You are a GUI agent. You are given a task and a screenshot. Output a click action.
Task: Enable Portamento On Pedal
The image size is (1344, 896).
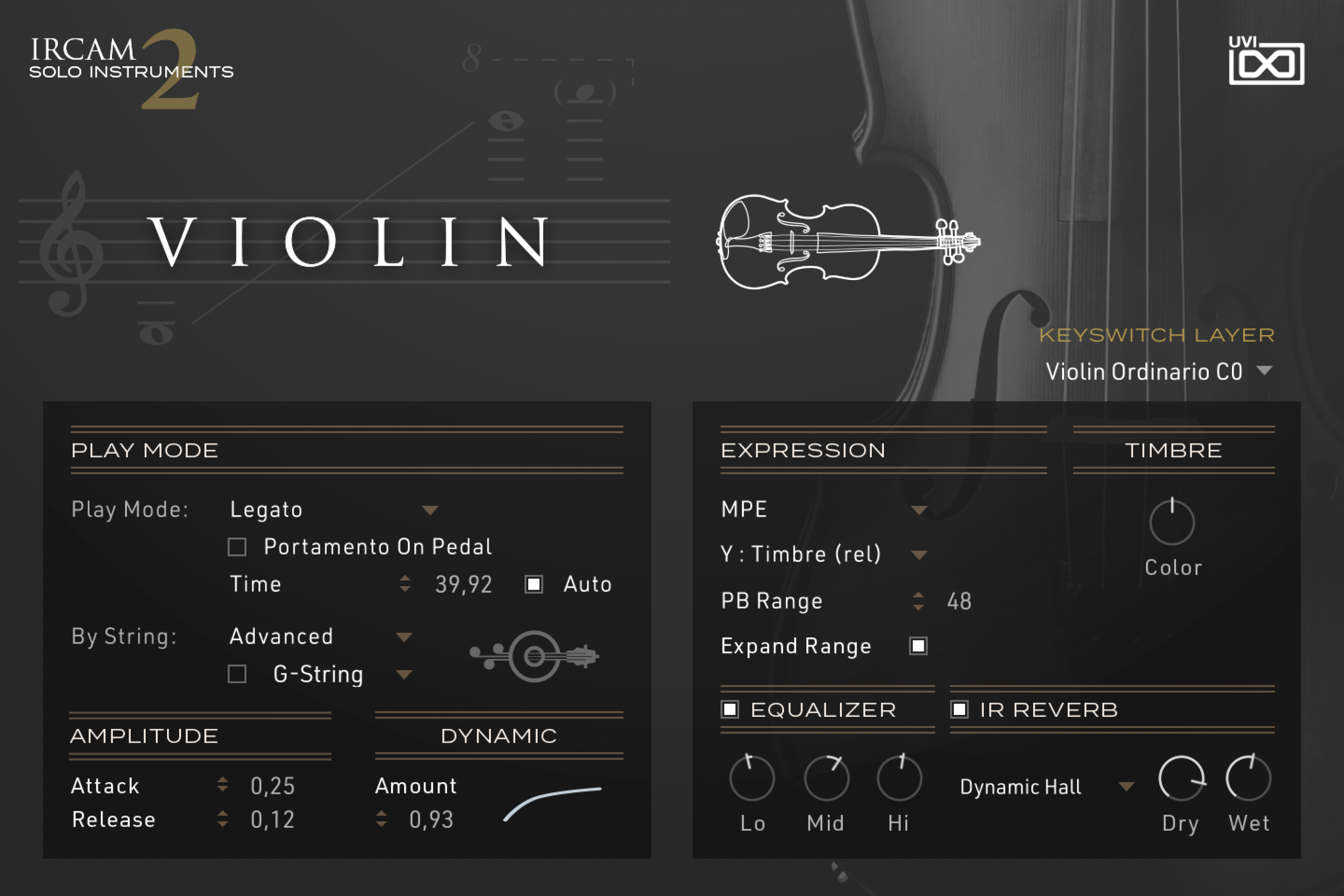pos(236,547)
